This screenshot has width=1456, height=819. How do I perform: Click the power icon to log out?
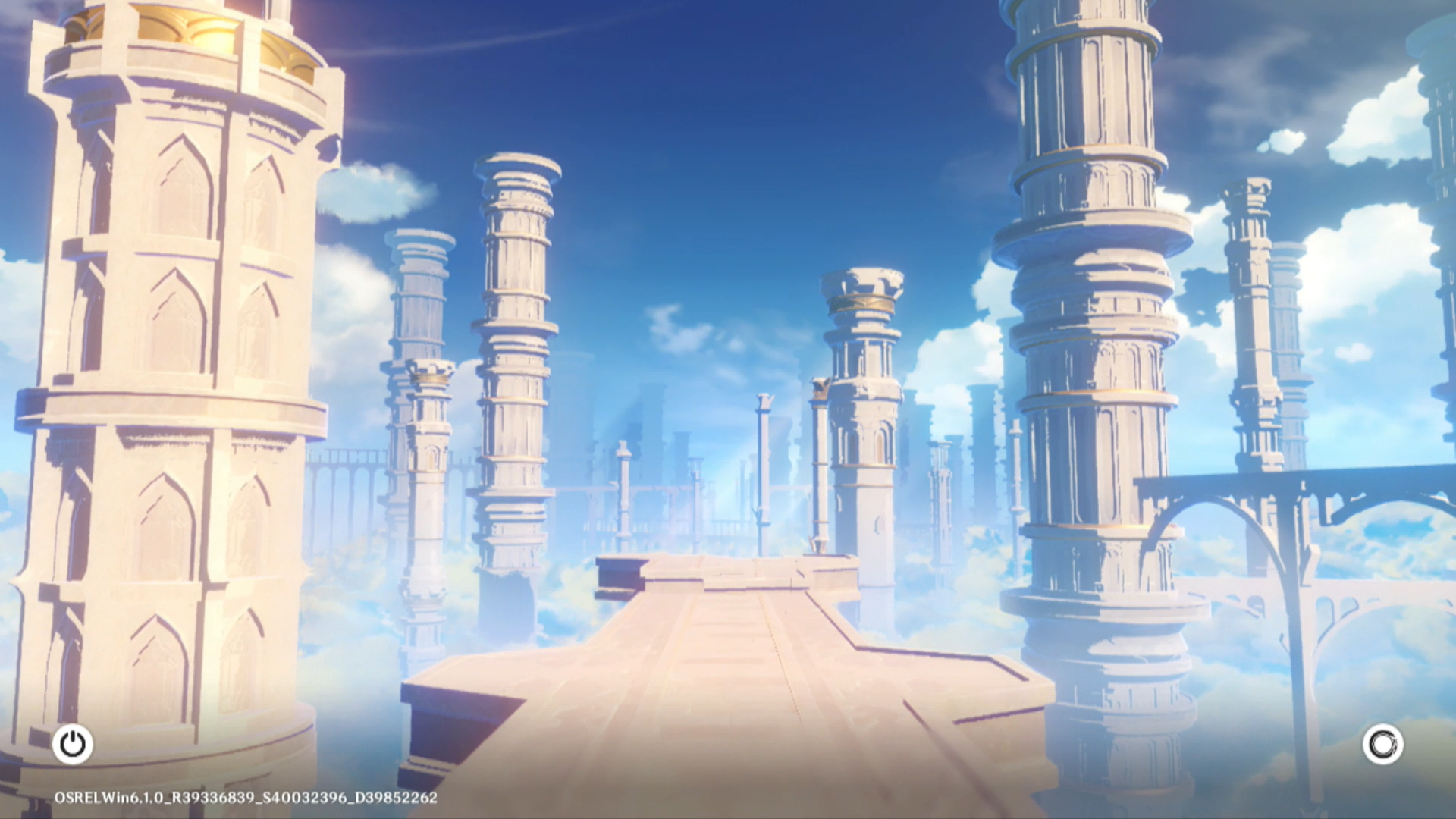coord(73,744)
